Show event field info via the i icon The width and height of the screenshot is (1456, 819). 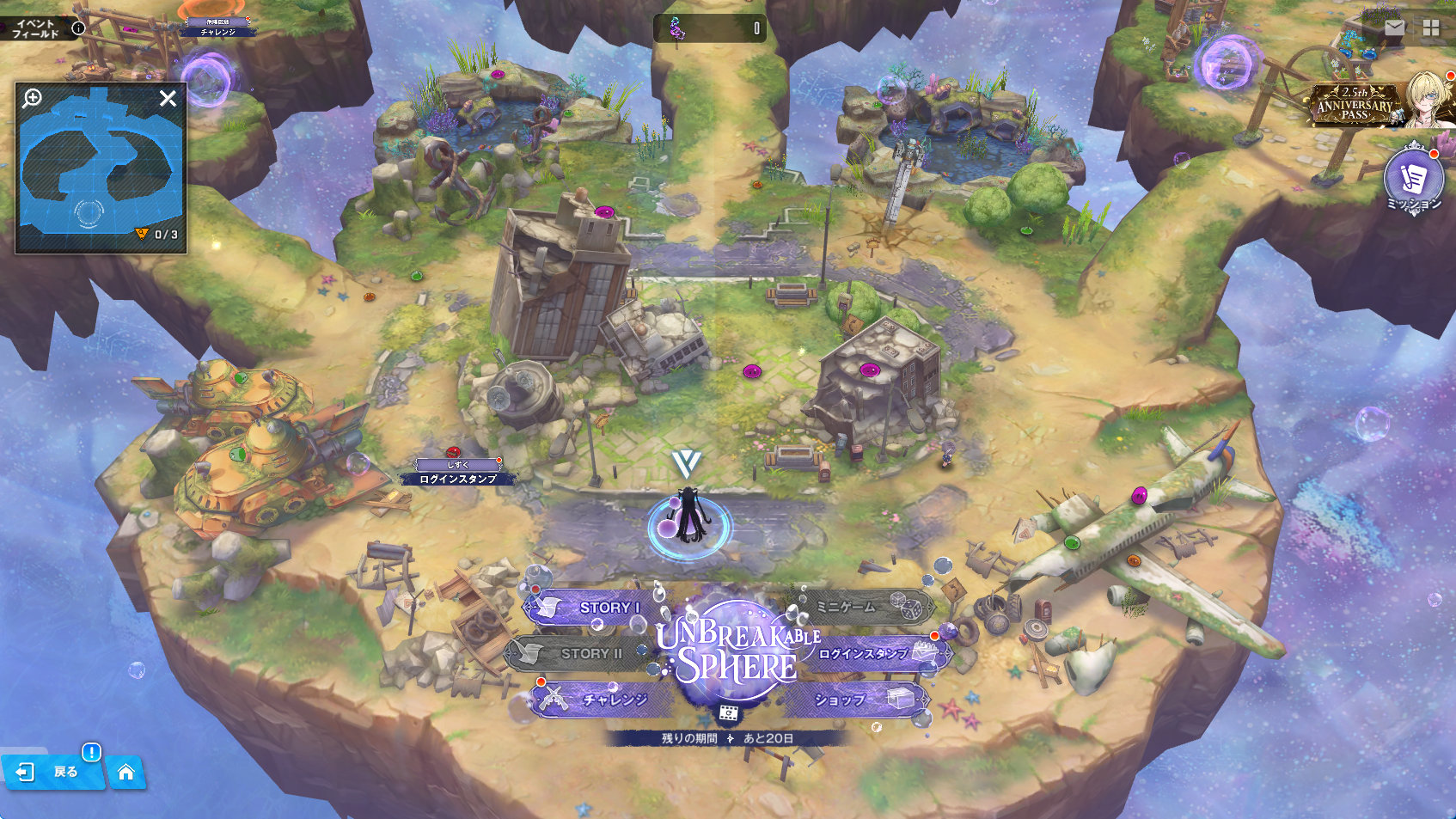coord(78,28)
